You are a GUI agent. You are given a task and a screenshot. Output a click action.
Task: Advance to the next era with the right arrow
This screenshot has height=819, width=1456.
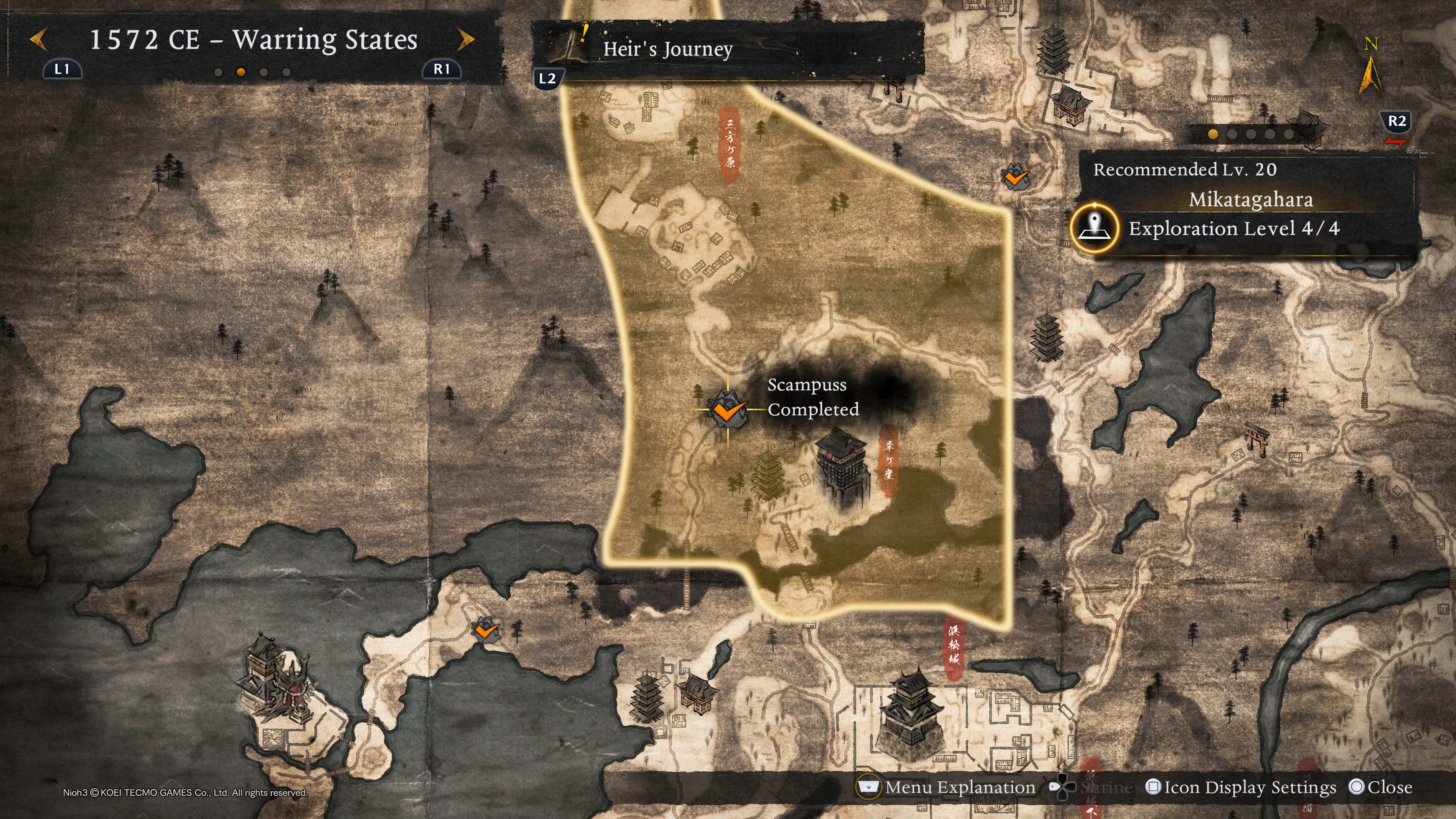coord(465,40)
